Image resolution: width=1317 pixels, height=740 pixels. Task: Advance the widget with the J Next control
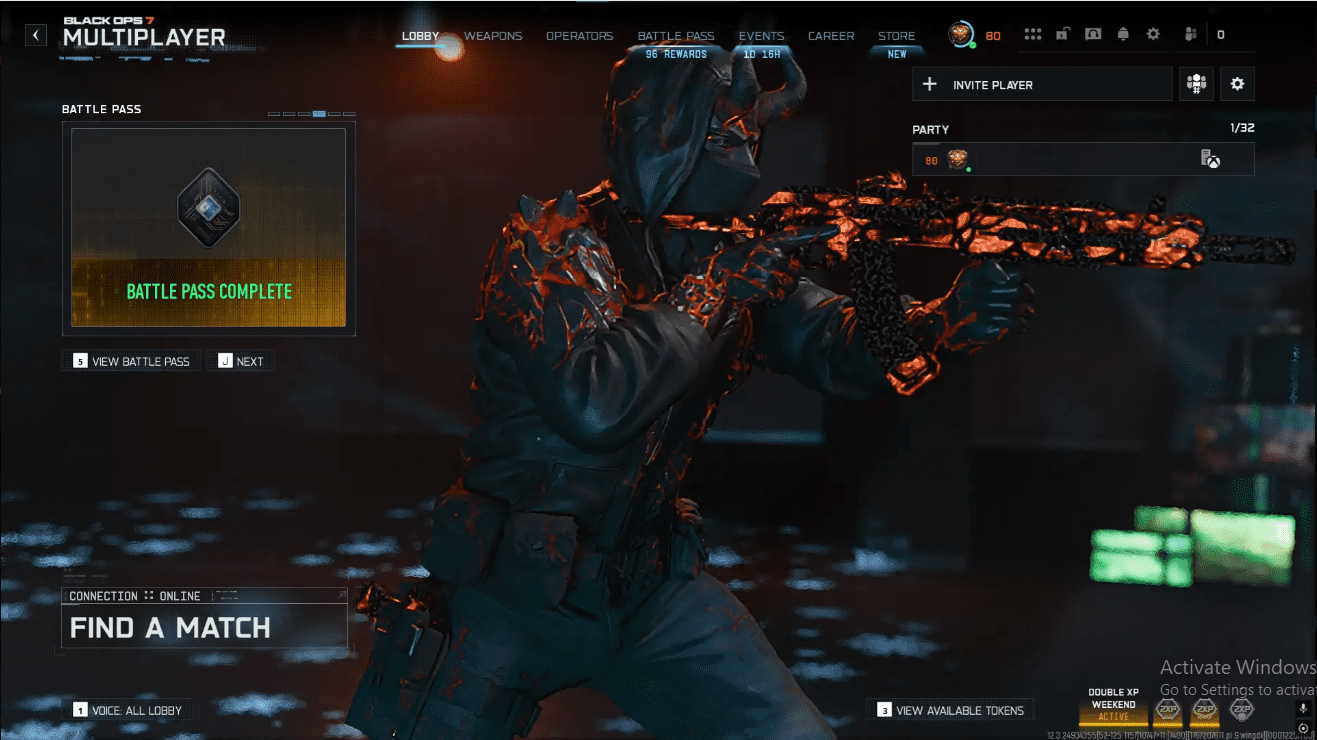tap(240, 360)
